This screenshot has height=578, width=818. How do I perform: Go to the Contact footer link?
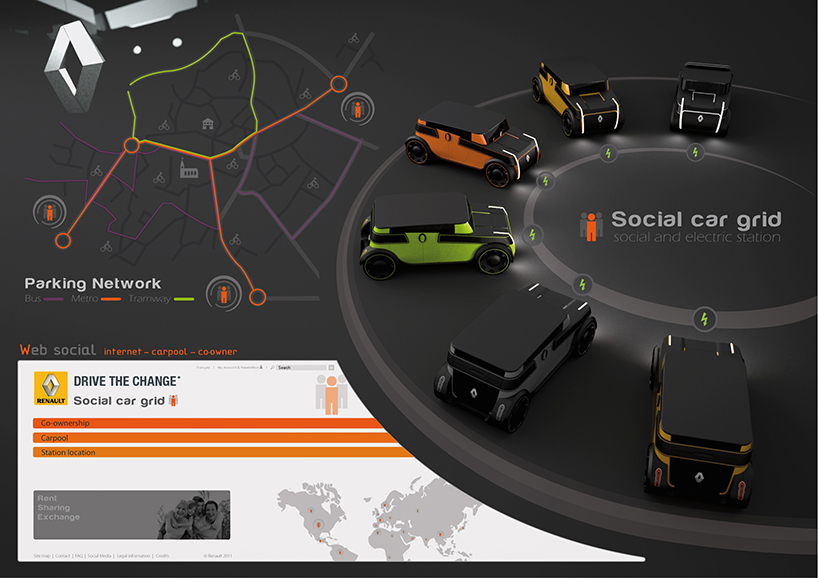click(63, 554)
